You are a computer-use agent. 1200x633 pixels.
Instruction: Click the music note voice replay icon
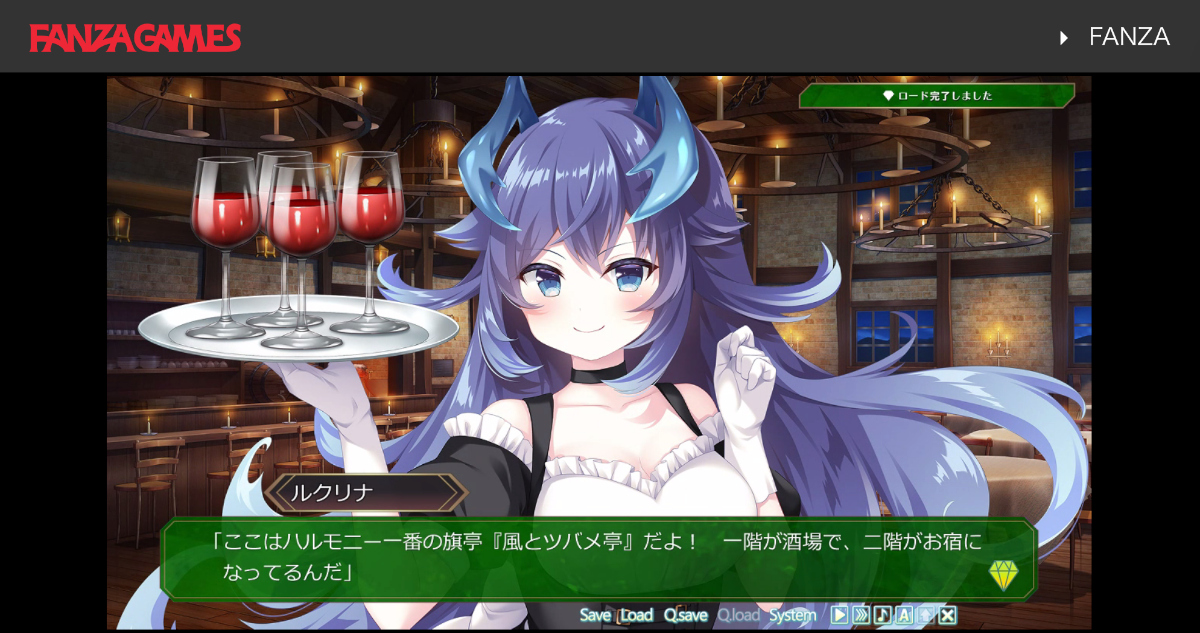pyautogui.click(x=882, y=615)
